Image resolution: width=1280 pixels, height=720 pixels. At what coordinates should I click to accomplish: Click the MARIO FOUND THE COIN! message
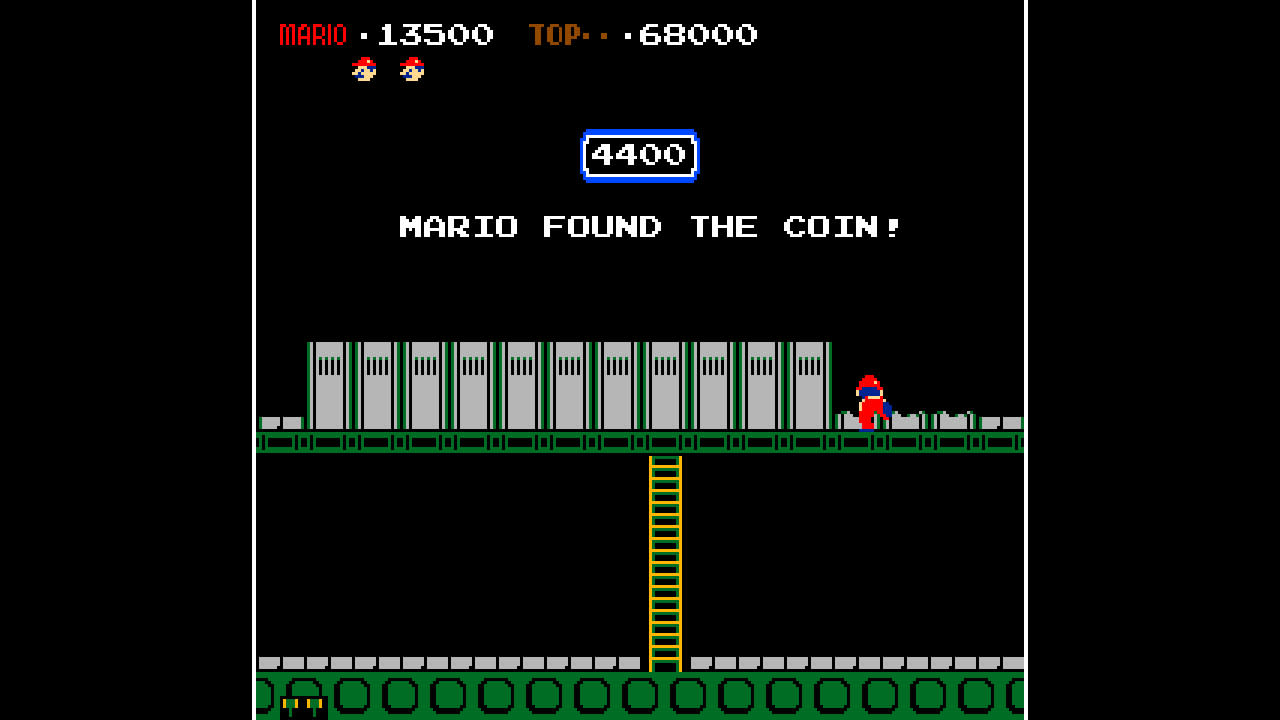point(648,227)
